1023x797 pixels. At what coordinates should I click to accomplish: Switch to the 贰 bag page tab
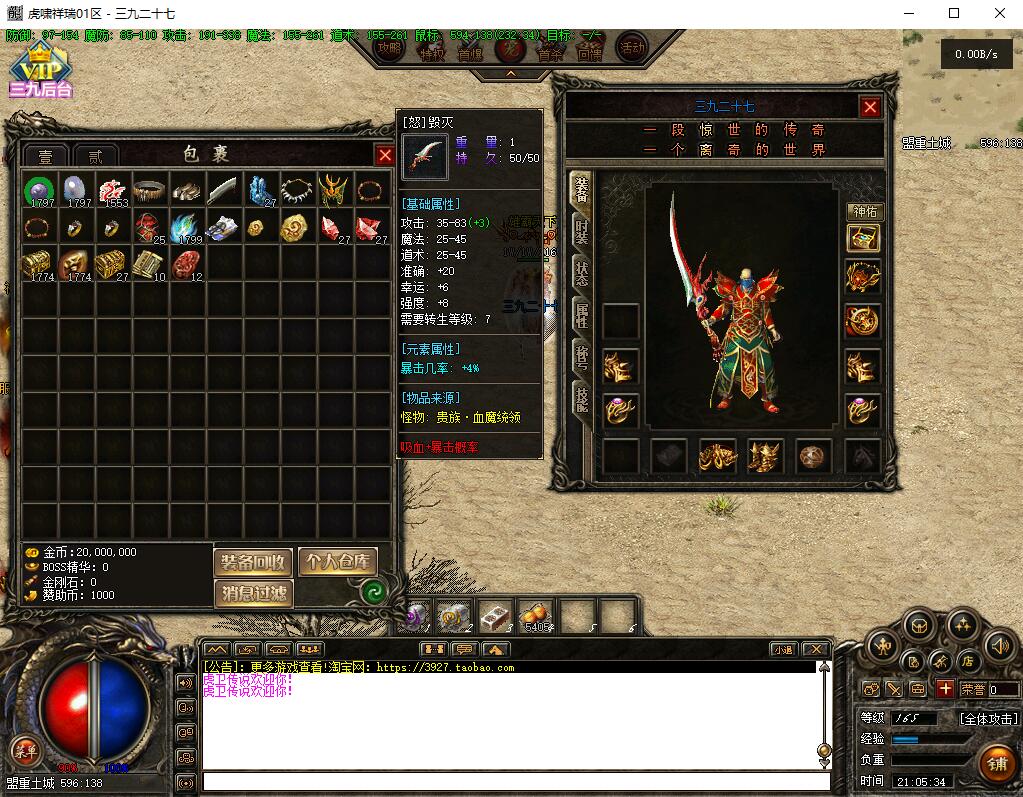[x=96, y=155]
